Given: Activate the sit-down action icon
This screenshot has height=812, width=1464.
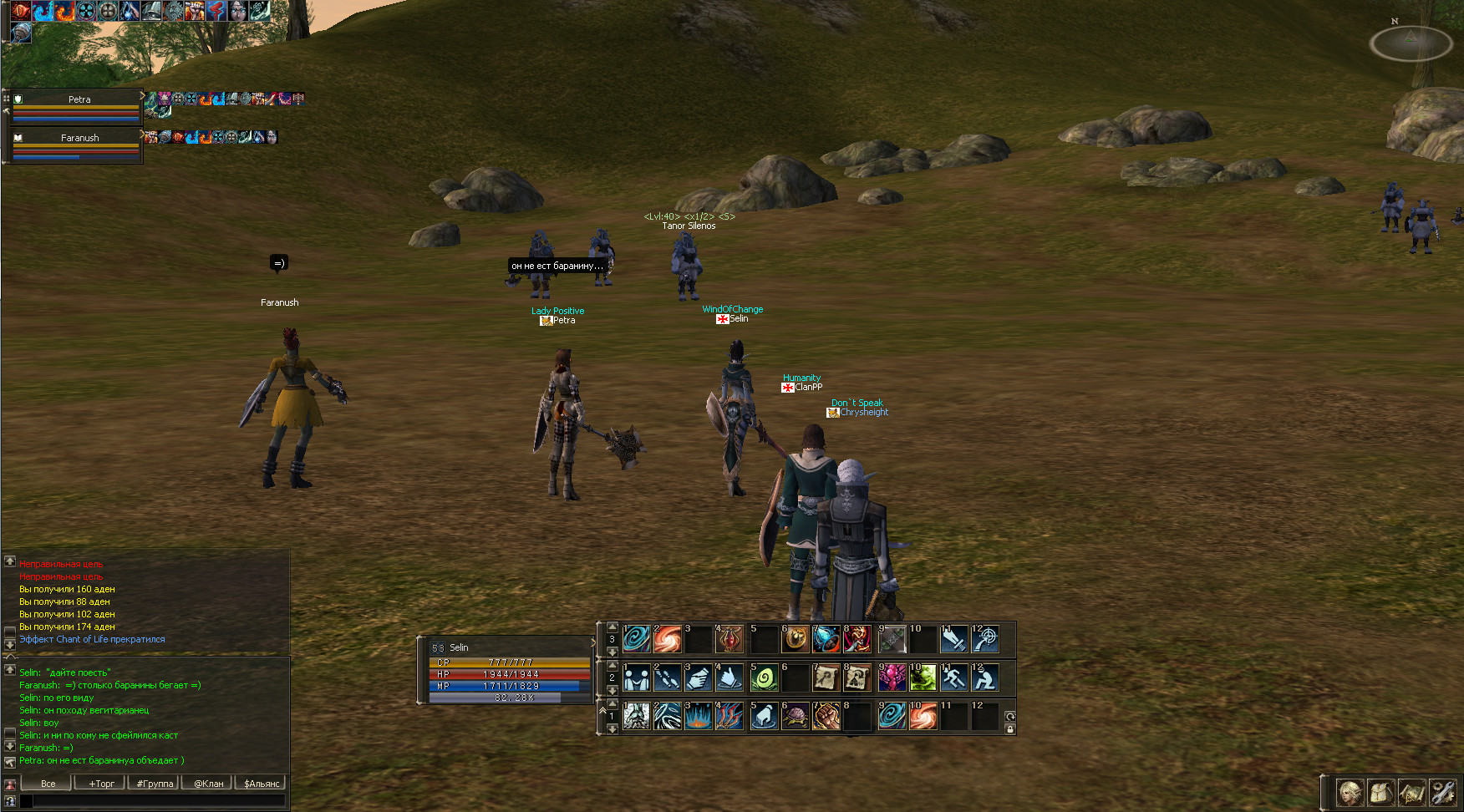Looking at the screenshot, I should click(985, 678).
